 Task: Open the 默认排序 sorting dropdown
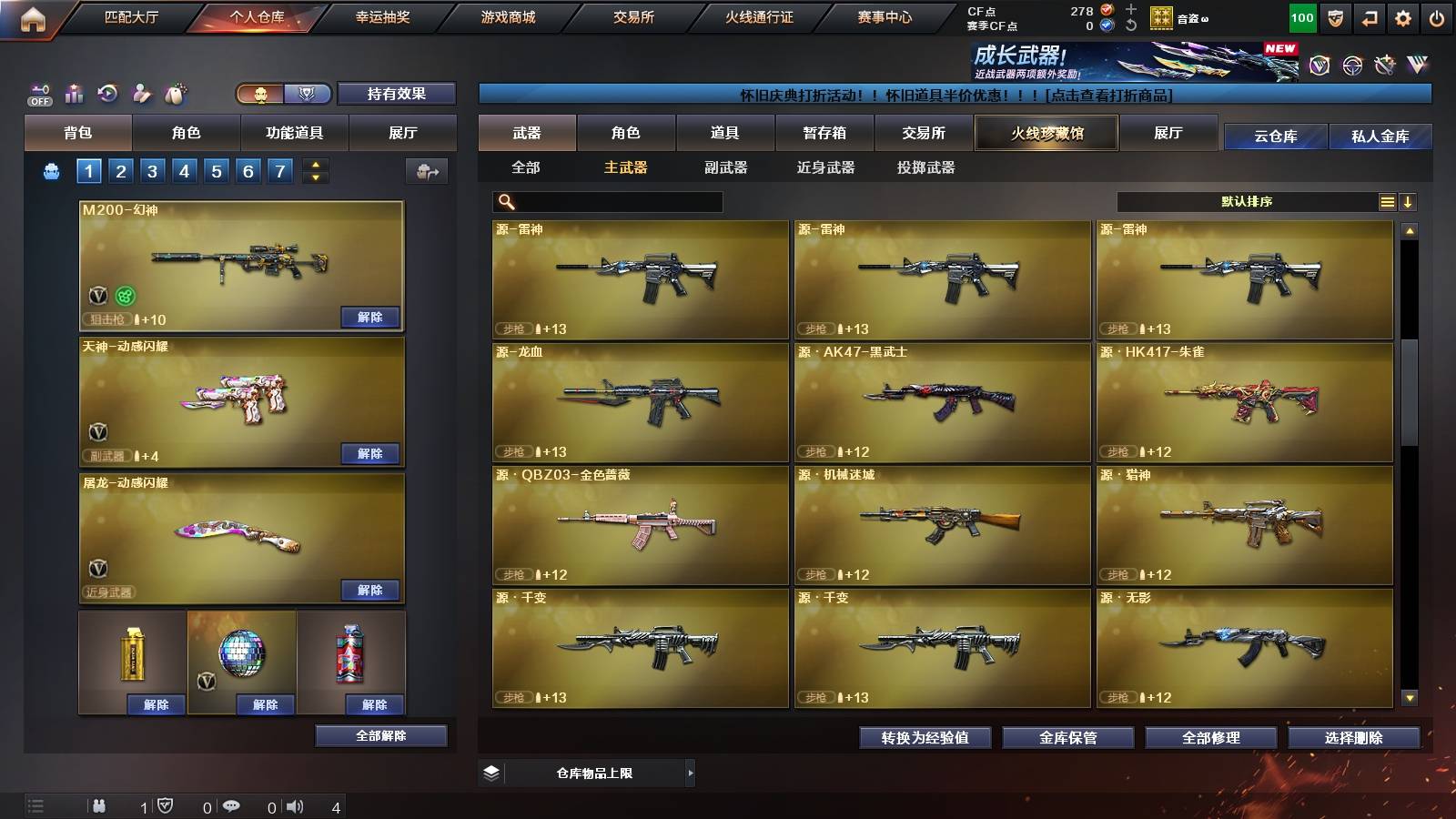click(x=1247, y=201)
